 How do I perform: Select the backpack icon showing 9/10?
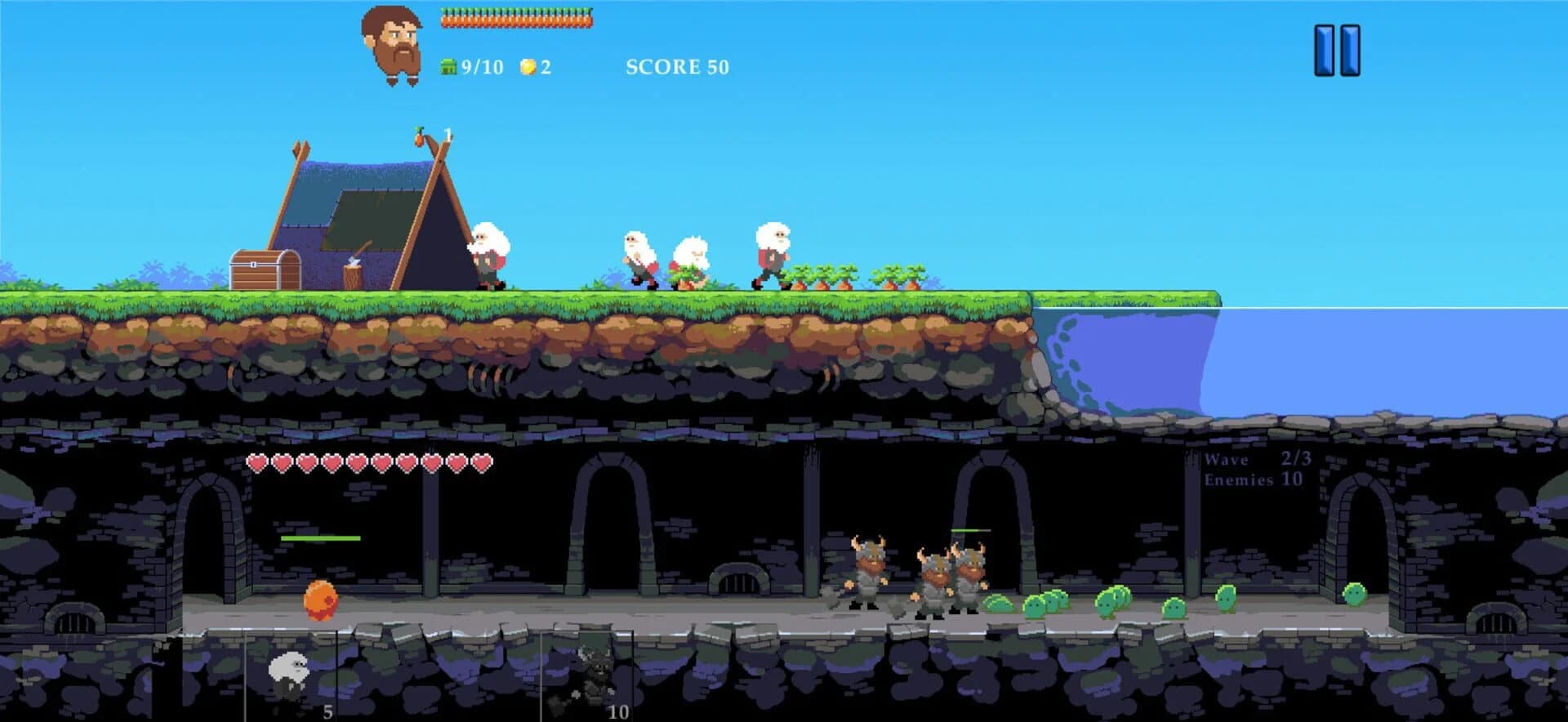[x=448, y=65]
